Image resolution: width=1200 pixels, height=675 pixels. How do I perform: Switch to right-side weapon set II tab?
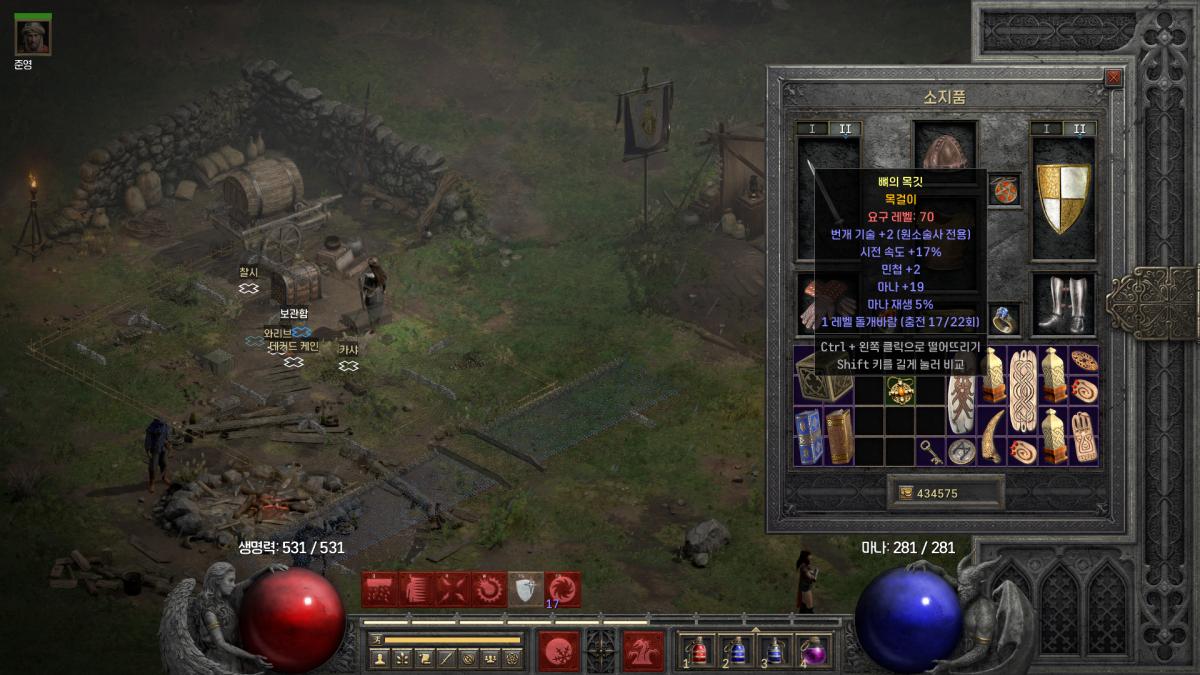[1079, 129]
